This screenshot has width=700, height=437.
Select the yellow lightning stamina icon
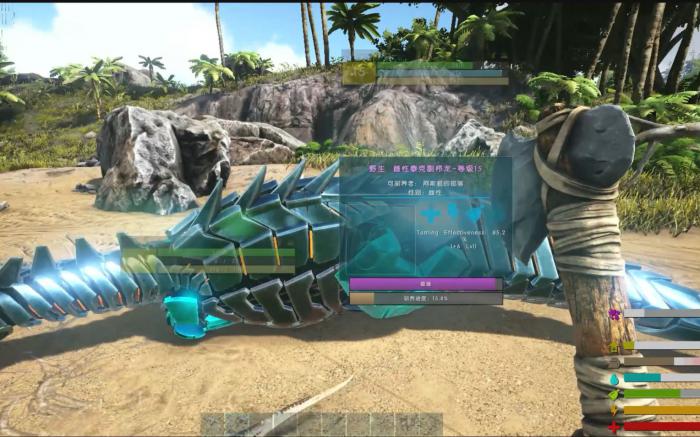[614, 411]
